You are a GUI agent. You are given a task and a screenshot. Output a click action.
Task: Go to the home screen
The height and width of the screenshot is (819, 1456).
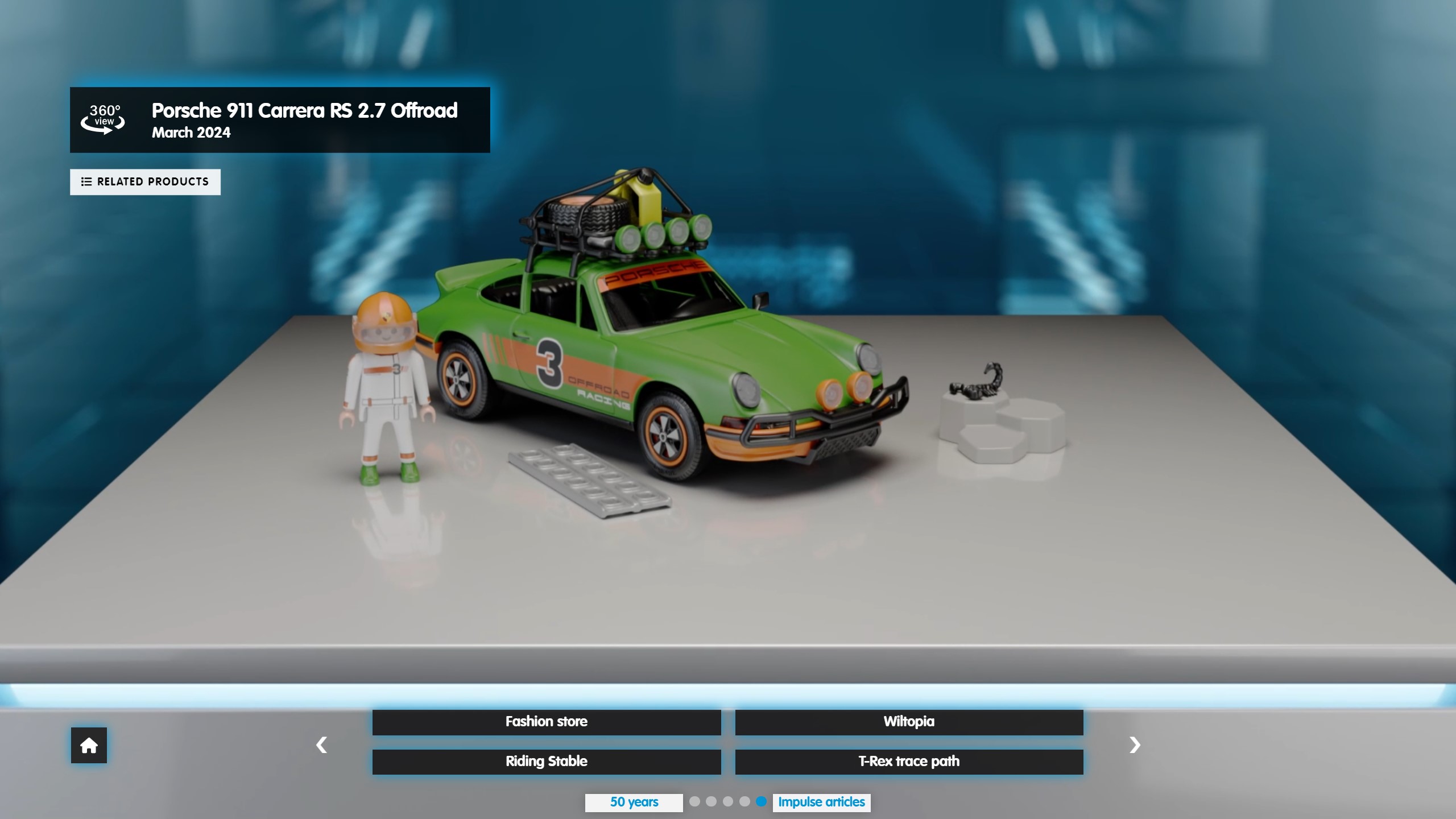point(89,745)
